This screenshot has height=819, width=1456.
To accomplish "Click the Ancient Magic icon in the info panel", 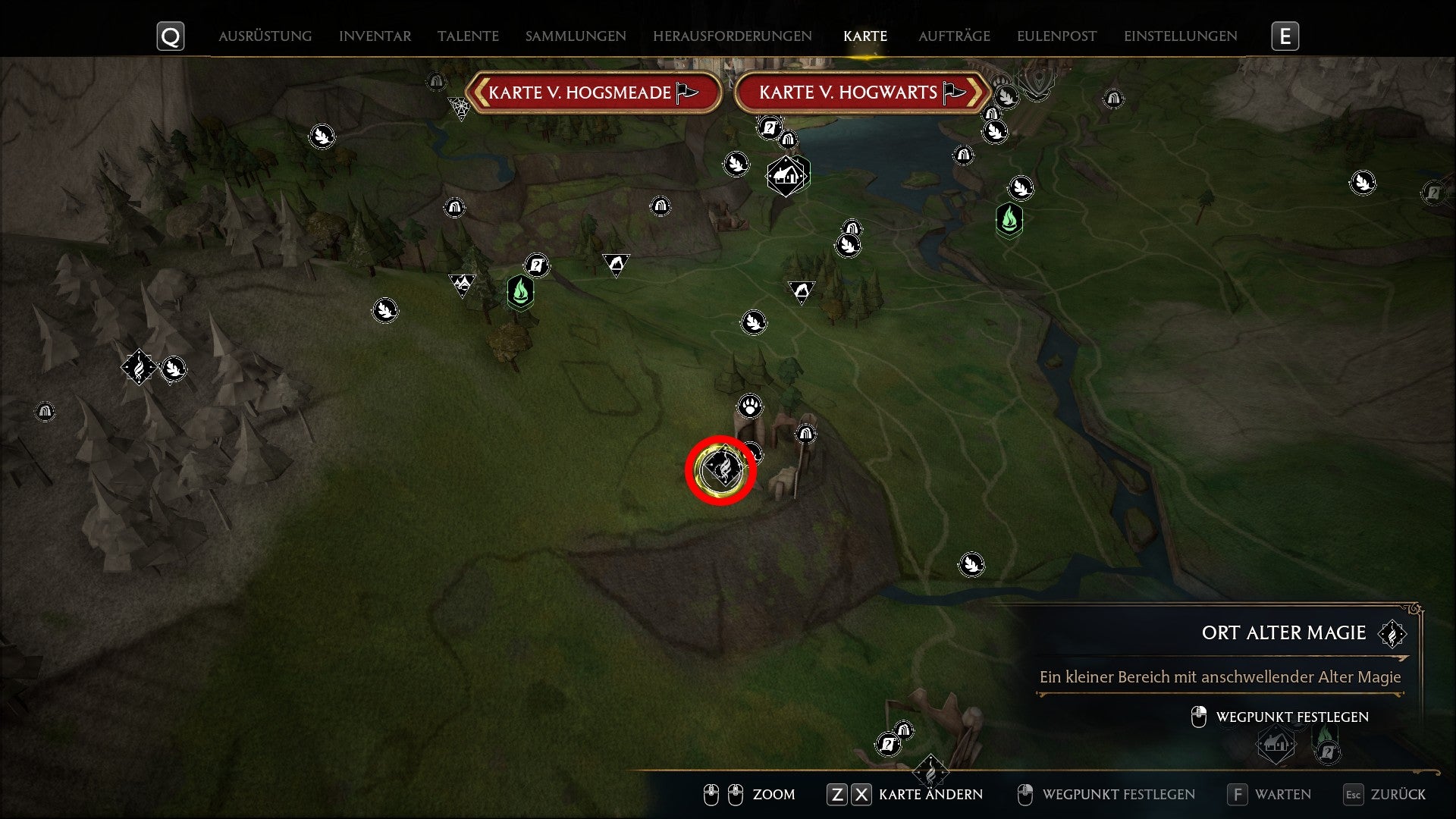I will 1393,632.
